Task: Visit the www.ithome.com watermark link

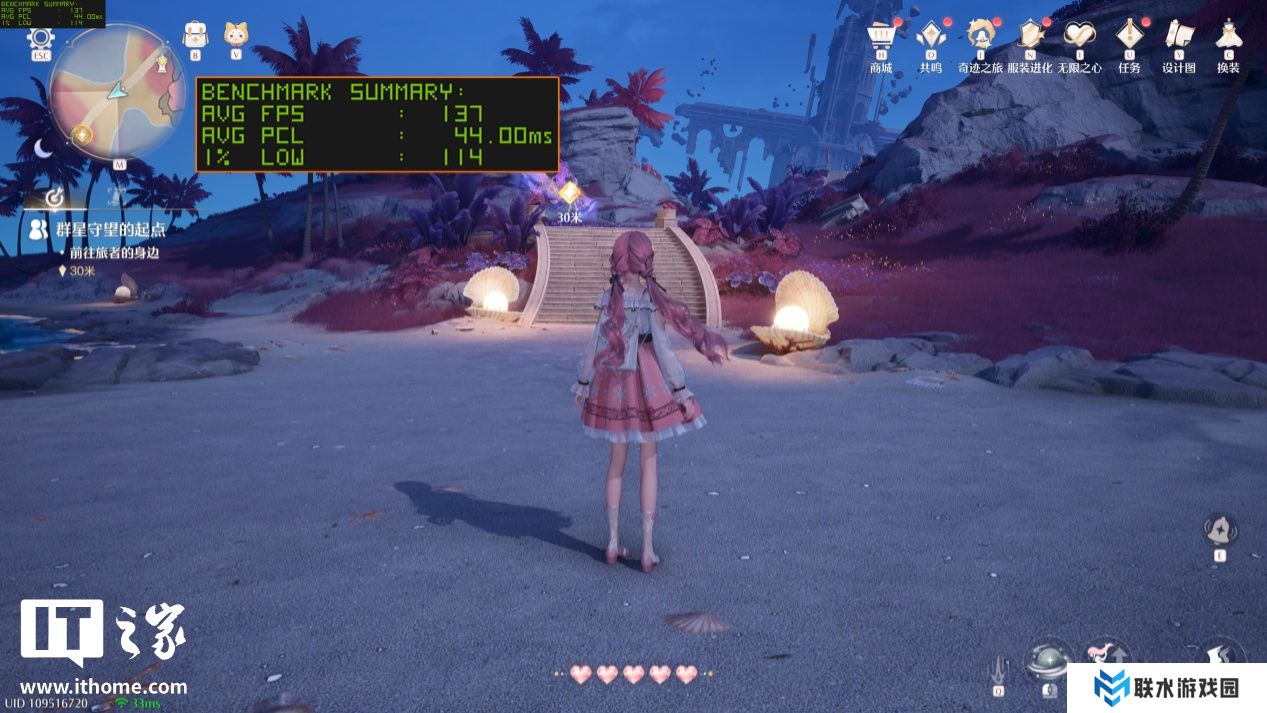Action: [103, 687]
